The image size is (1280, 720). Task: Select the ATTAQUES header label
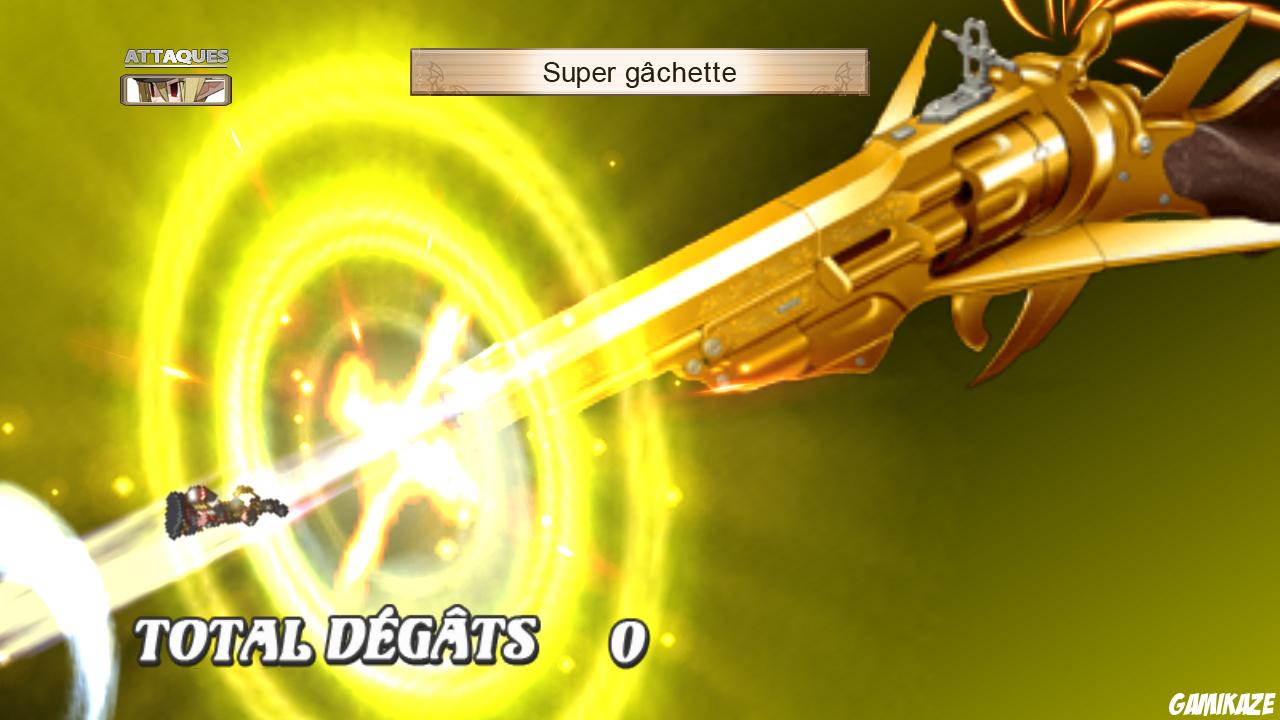point(177,57)
